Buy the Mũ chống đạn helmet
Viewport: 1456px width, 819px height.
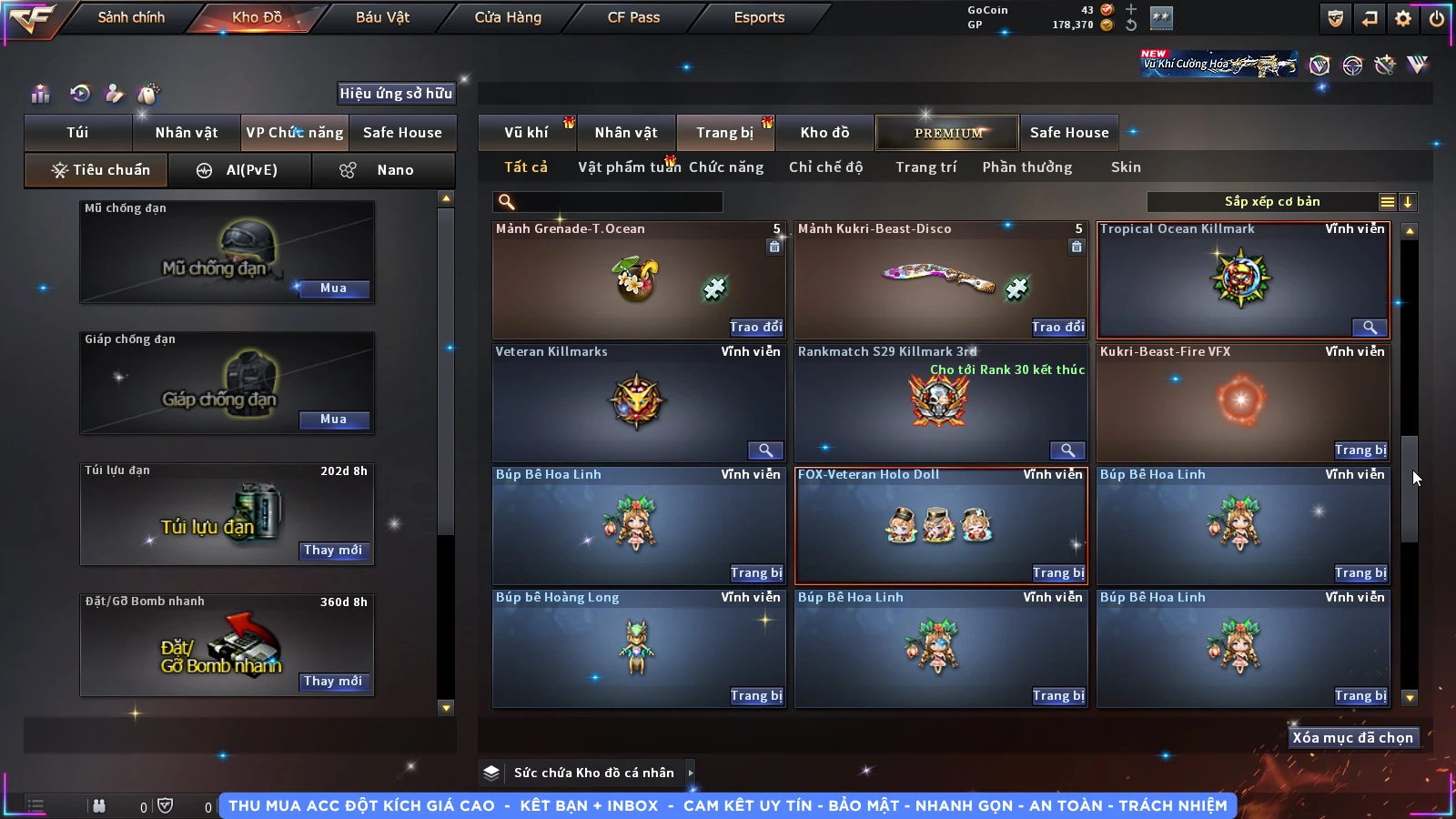point(333,288)
